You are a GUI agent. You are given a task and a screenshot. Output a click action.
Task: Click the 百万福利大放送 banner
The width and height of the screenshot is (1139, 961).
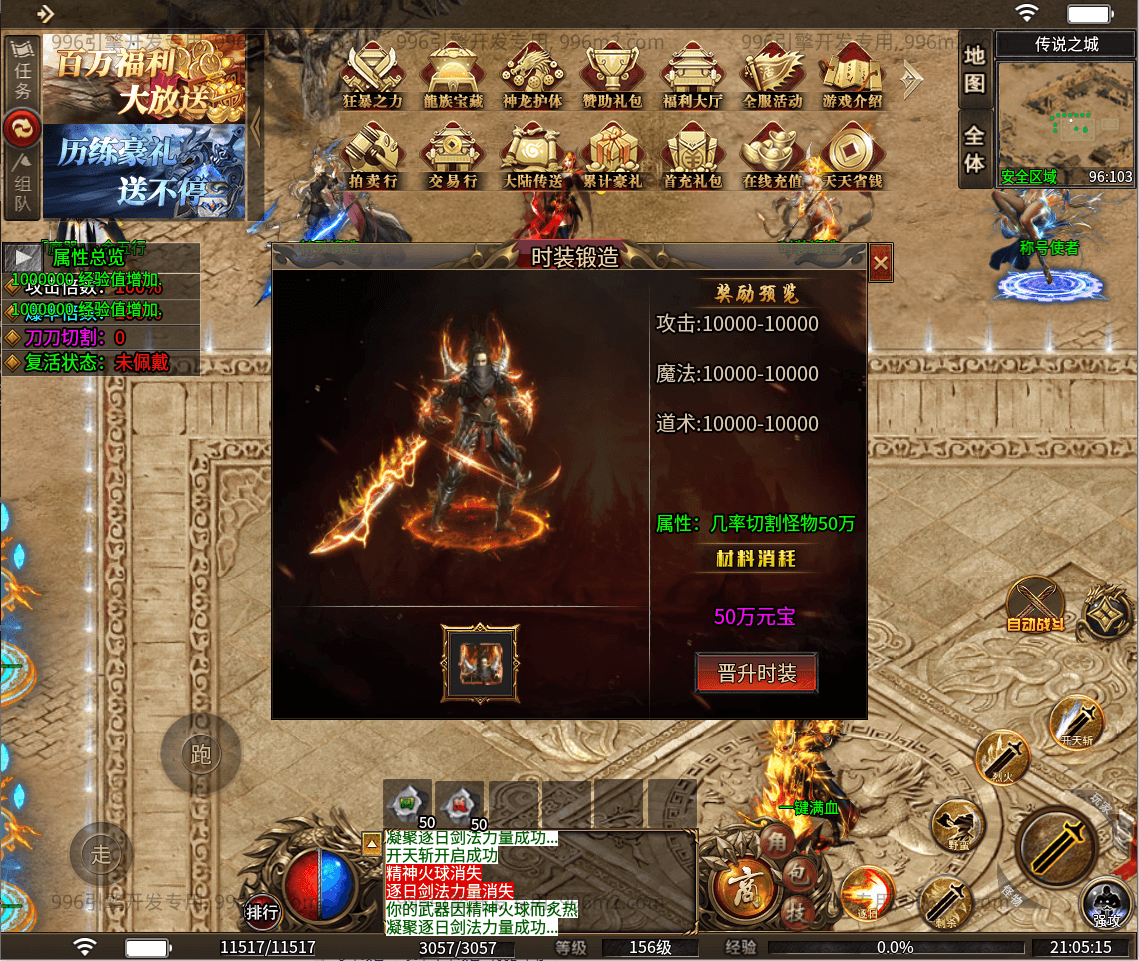(x=145, y=78)
